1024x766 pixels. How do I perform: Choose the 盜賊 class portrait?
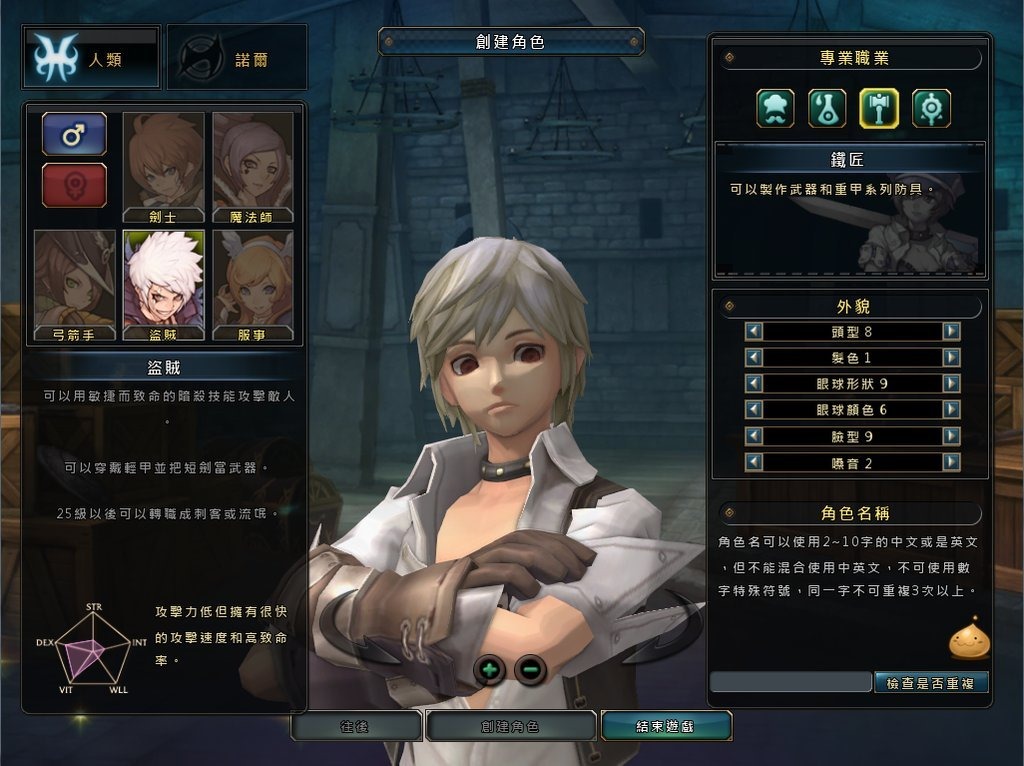coord(164,285)
